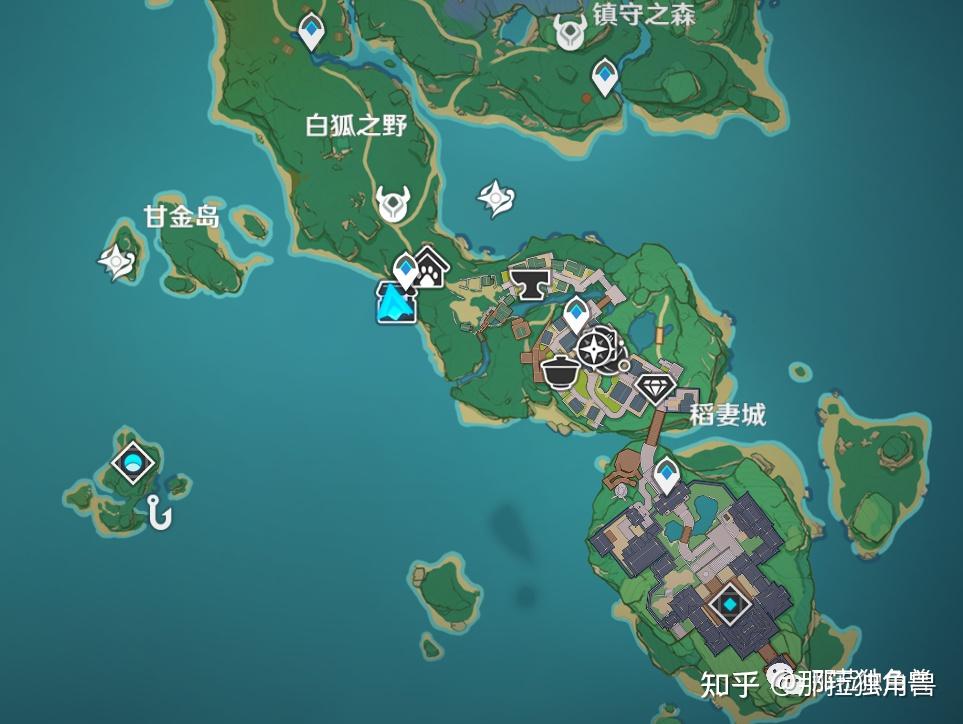
Task: Select the anvil blacksmith map marker
Action: [532, 281]
